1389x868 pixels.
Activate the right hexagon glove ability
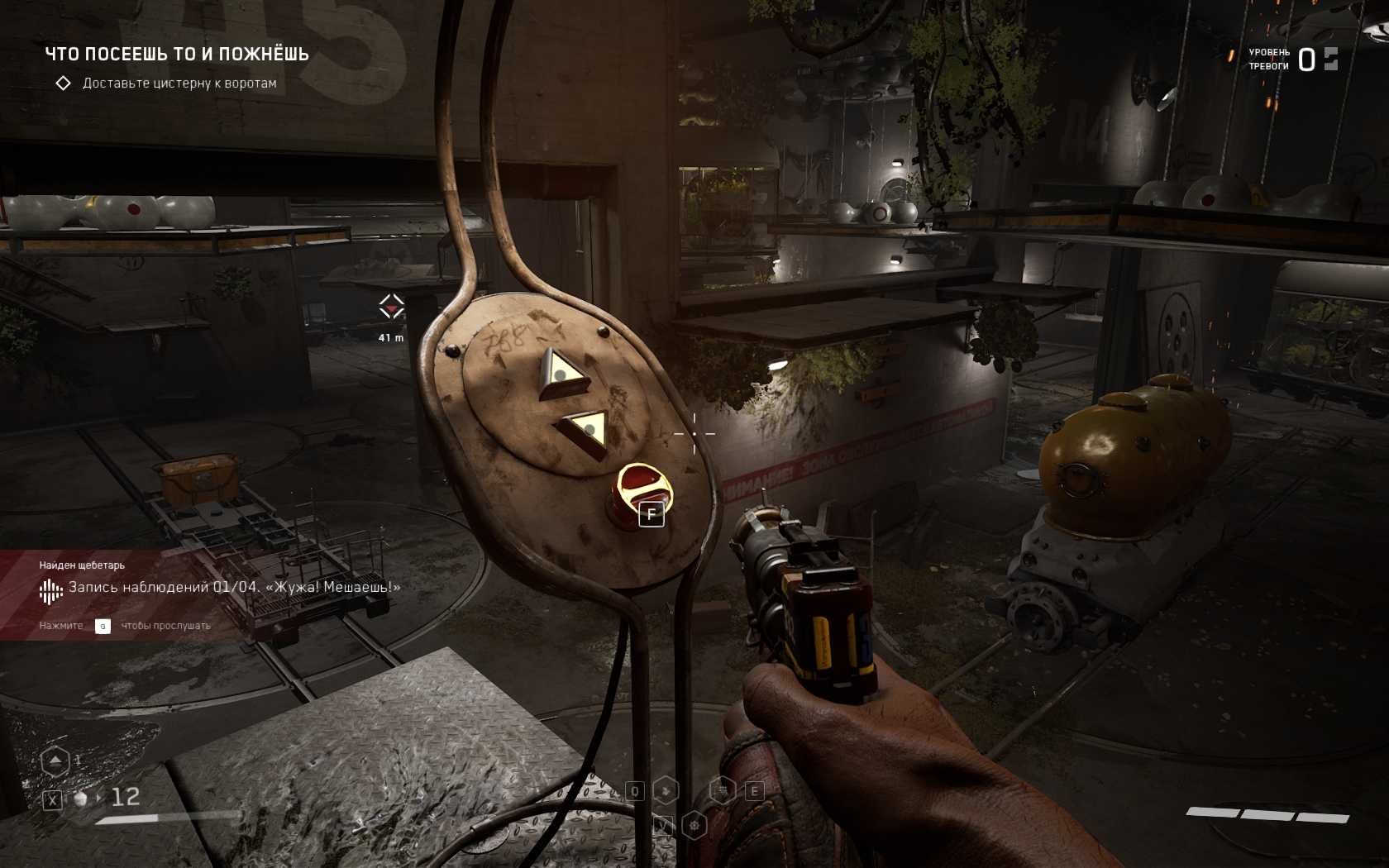point(723,790)
